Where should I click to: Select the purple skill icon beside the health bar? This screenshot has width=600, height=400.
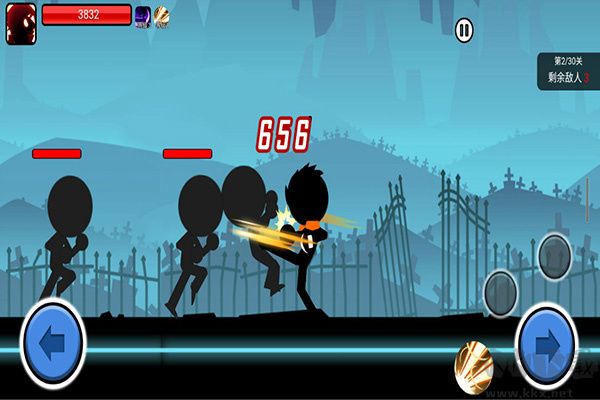(142, 16)
